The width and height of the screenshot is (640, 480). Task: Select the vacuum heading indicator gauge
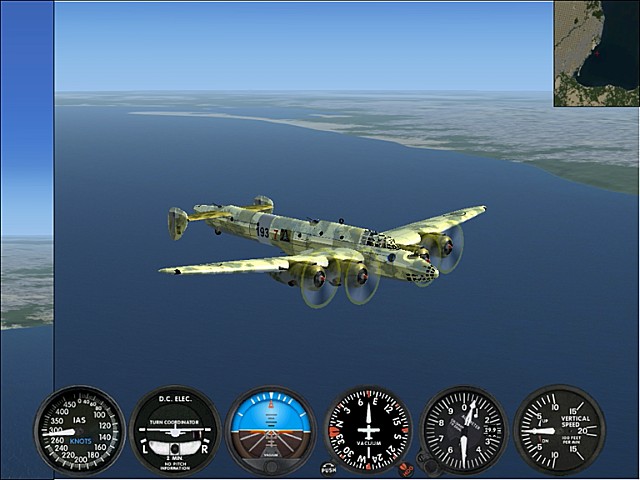pyautogui.click(x=368, y=430)
